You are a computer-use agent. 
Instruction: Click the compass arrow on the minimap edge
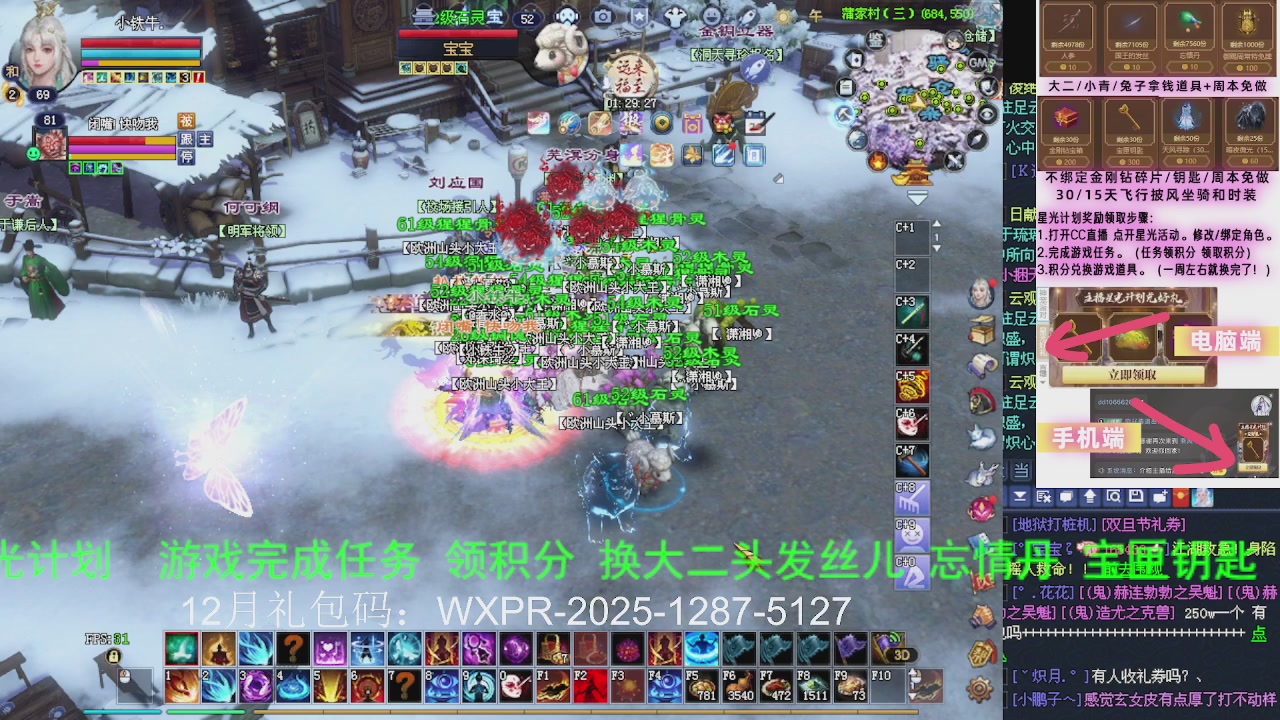pyautogui.click(x=975, y=140)
